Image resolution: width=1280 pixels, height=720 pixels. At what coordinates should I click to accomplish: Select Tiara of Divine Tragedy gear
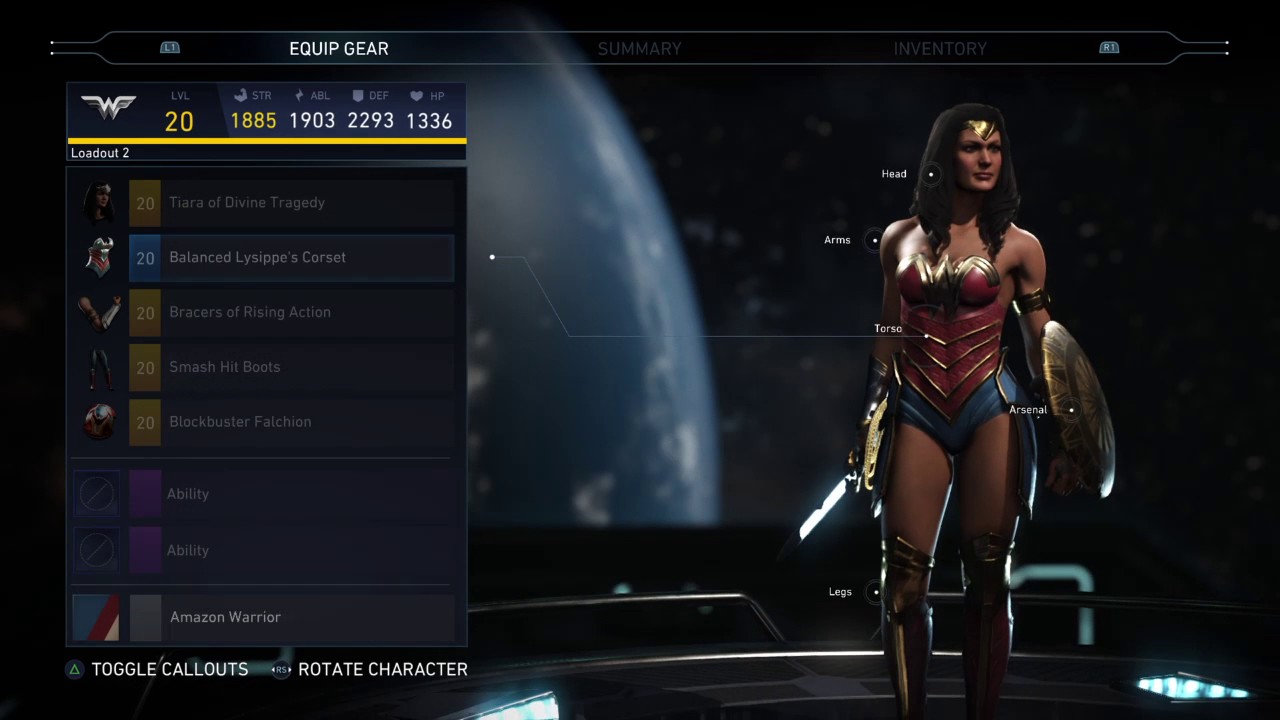(x=290, y=203)
